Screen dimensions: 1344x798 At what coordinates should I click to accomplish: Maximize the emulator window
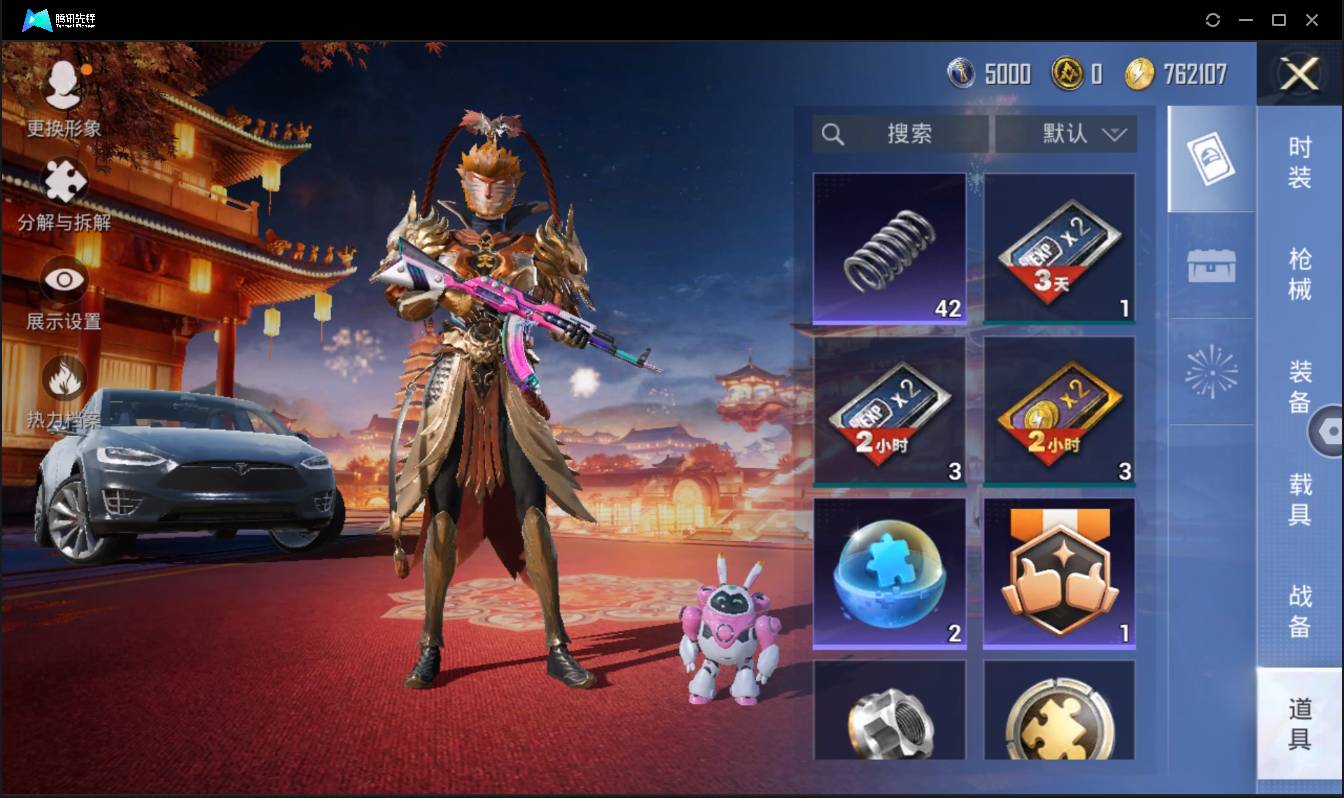tap(1278, 20)
